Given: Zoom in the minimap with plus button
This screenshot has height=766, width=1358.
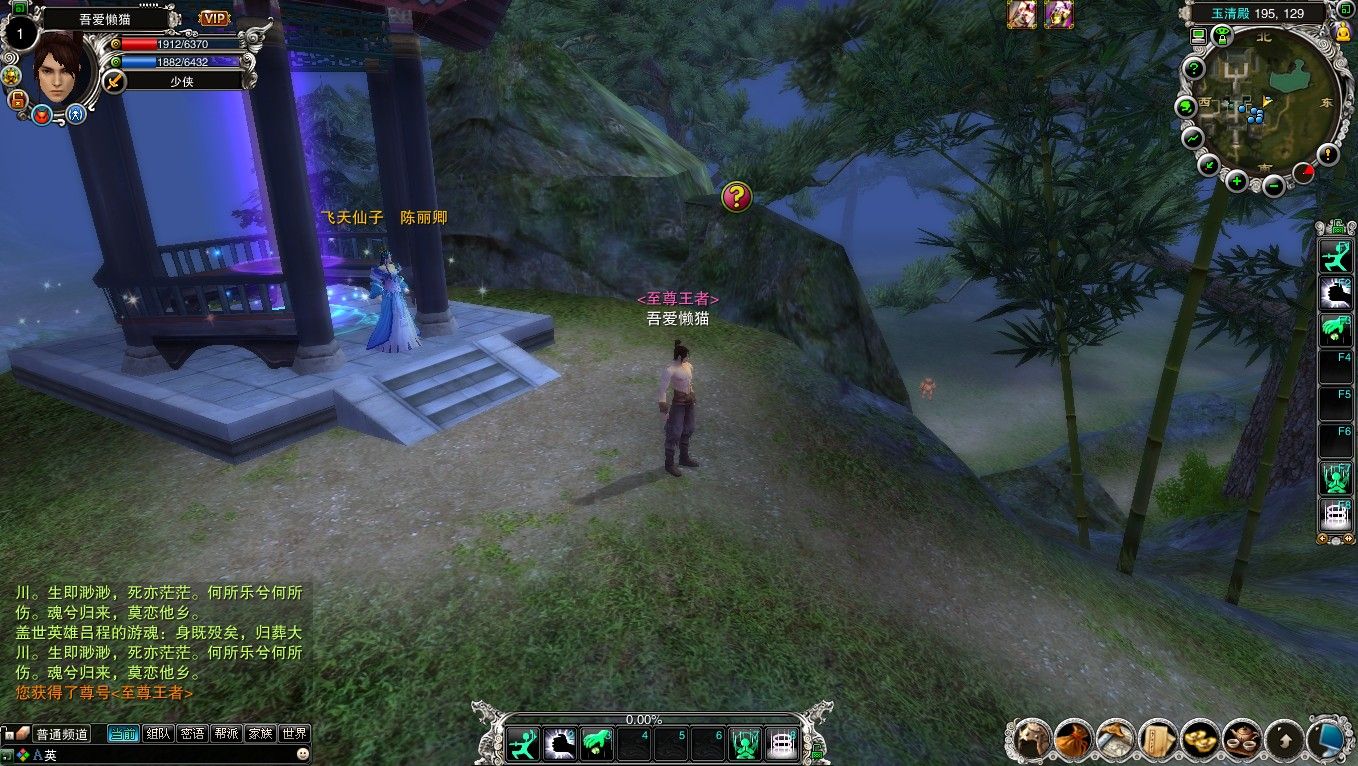Looking at the screenshot, I should (1237, 181).
